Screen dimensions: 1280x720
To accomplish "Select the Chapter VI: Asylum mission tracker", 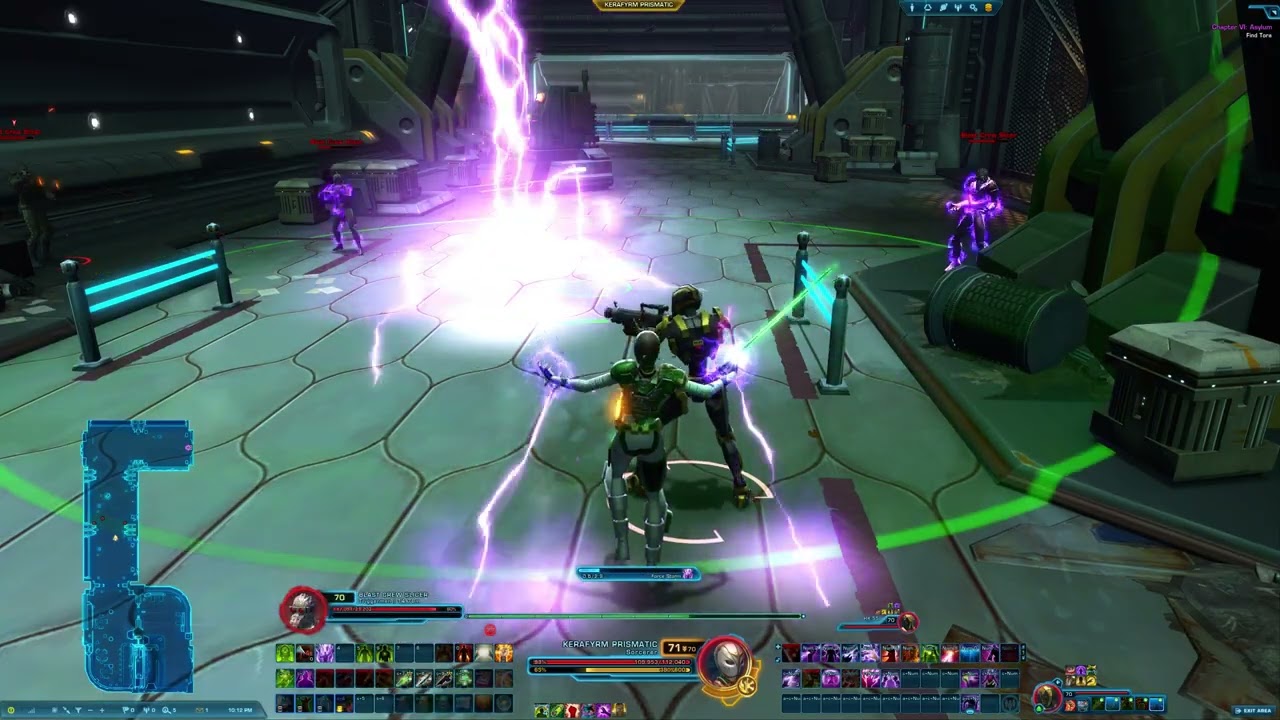I will 1241,27.
